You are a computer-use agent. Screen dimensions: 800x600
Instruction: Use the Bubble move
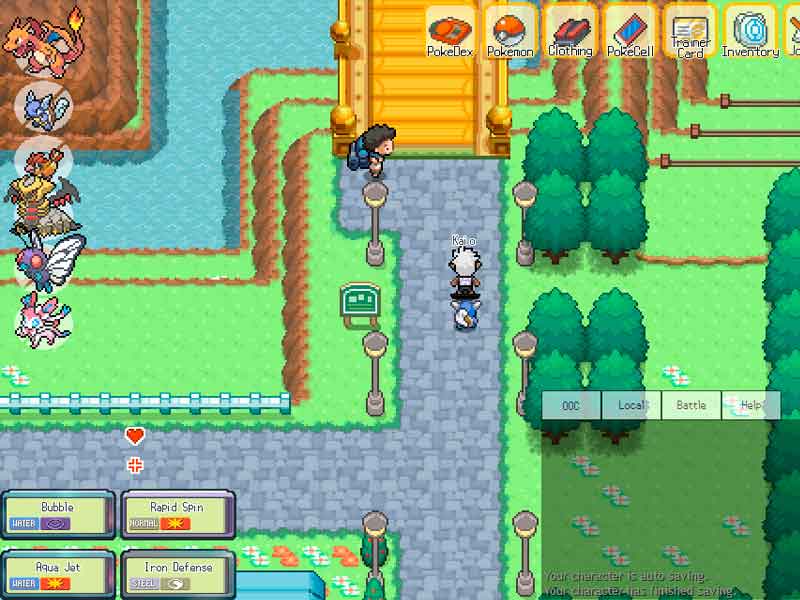[x=57, y=514]
